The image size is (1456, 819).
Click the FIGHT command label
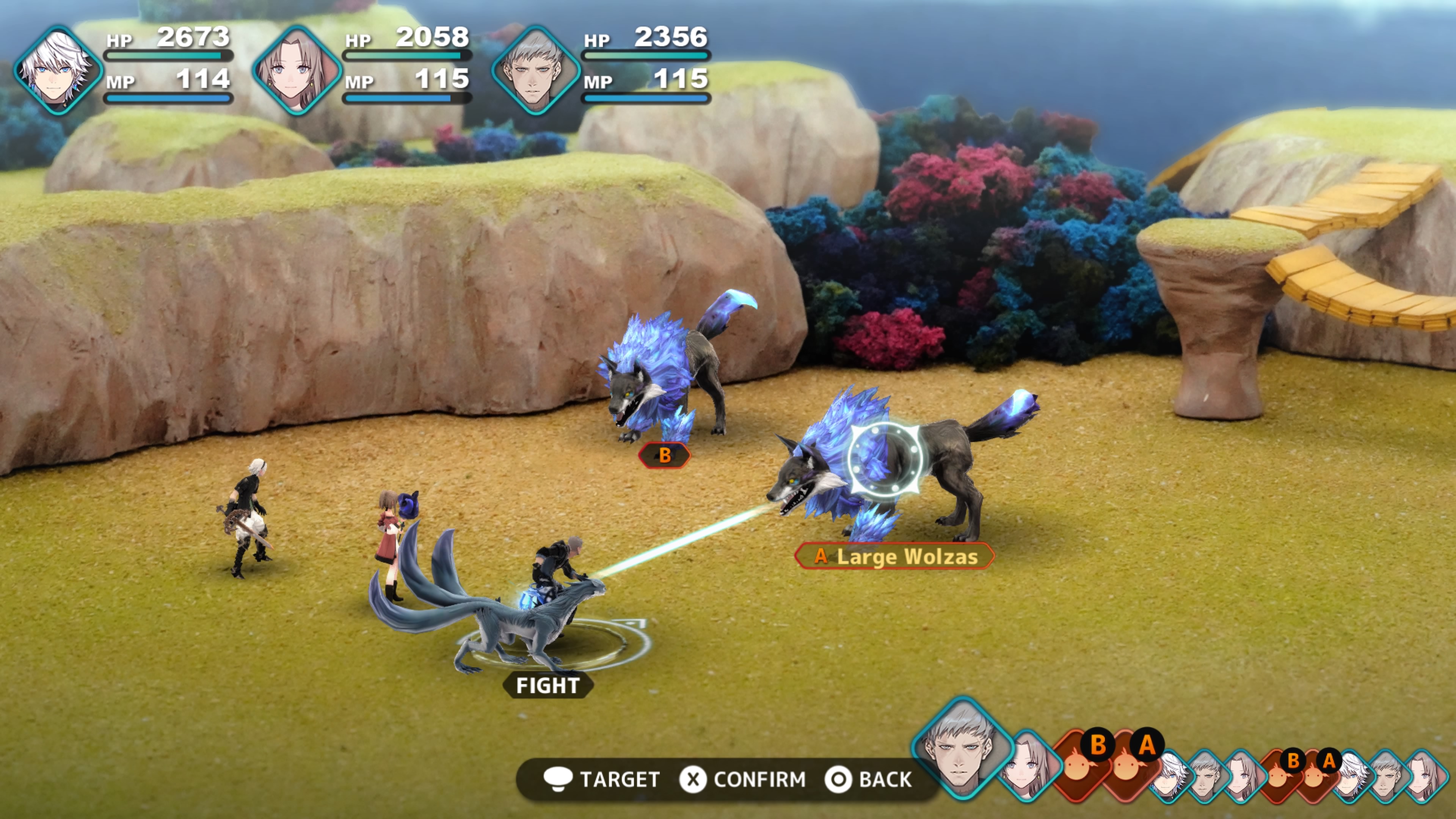point(548,685)
